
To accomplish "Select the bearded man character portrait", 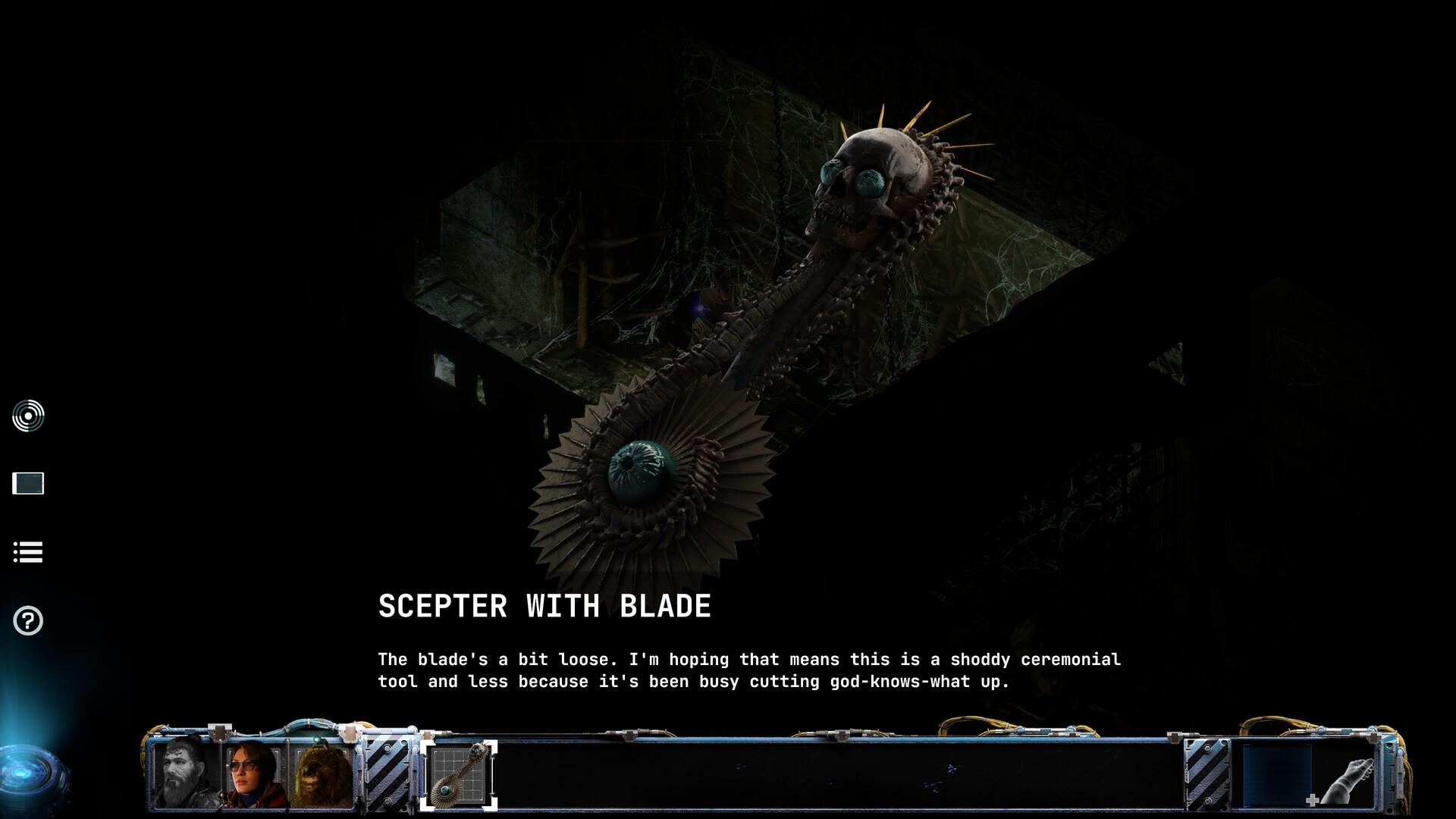I will (186, 773).
